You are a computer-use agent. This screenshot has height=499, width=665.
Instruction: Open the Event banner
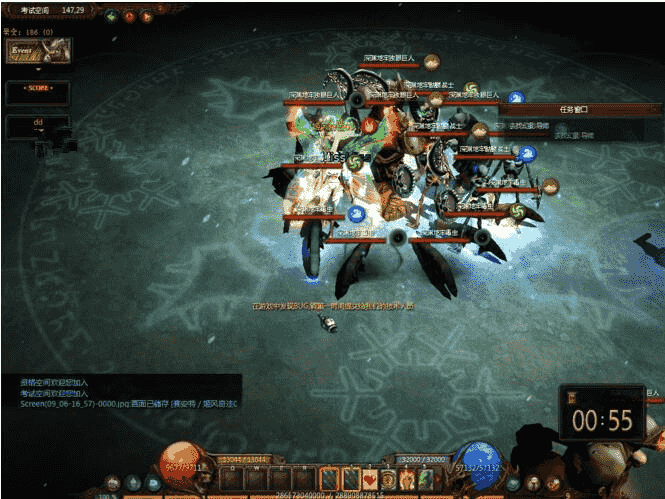(37, 50)
